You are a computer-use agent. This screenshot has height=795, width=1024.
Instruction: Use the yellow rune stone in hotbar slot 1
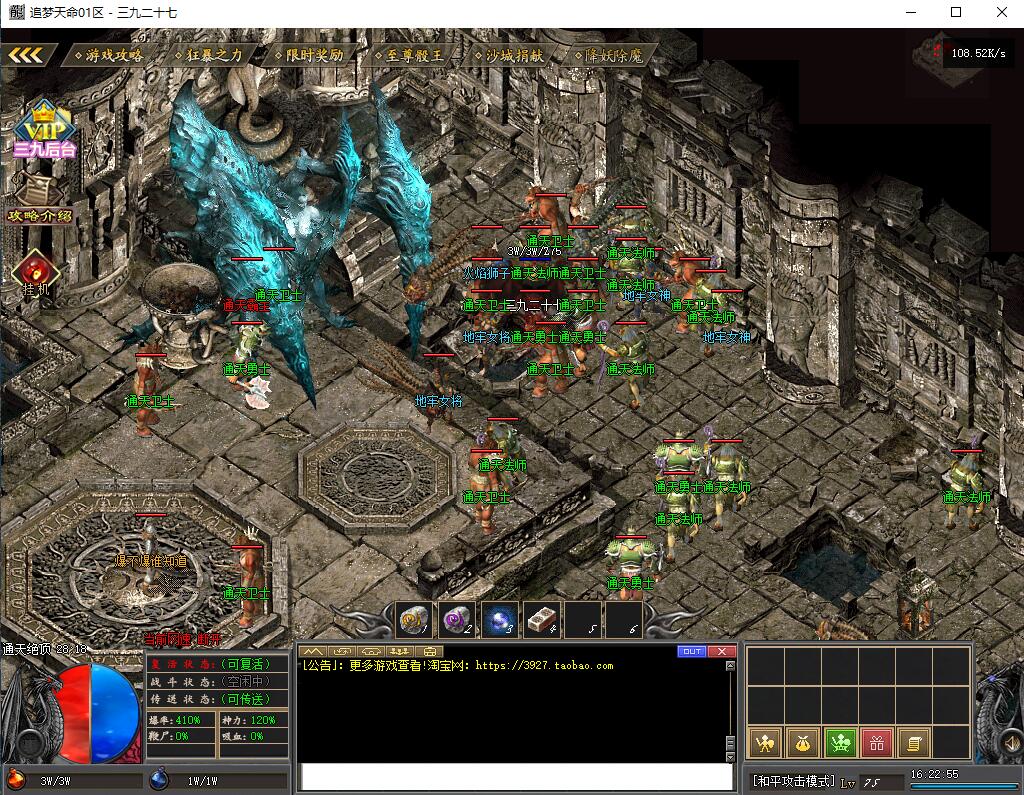[415, 620]
